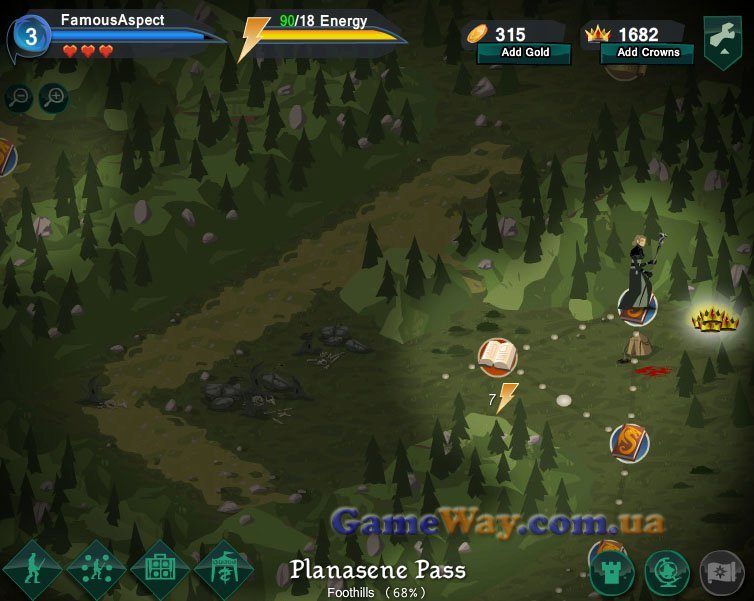Select the open book map node
The image size is (754, 601).
tap(497, 356)
